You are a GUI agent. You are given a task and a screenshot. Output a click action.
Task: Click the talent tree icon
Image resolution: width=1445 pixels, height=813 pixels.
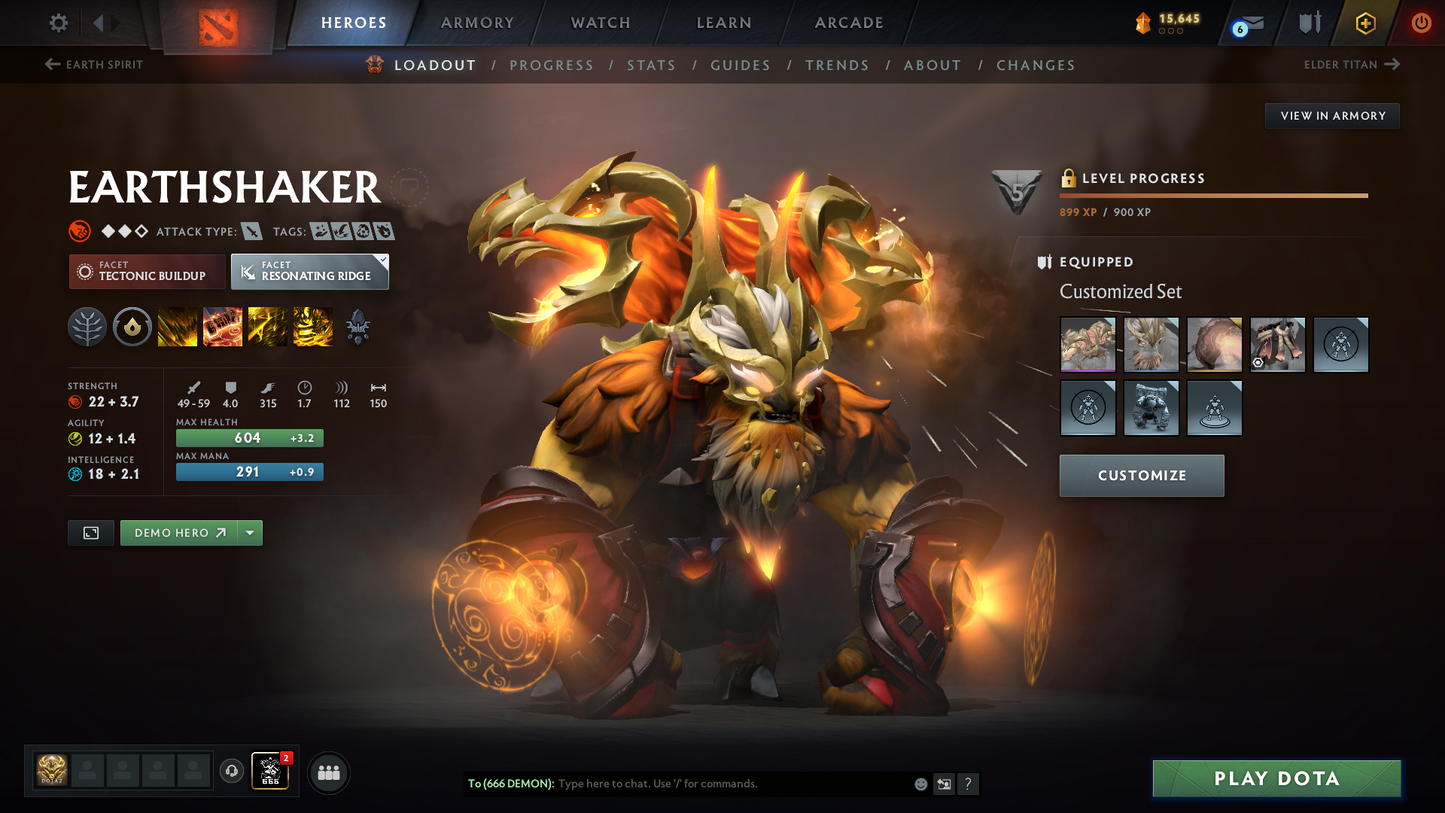click(87, 326)
